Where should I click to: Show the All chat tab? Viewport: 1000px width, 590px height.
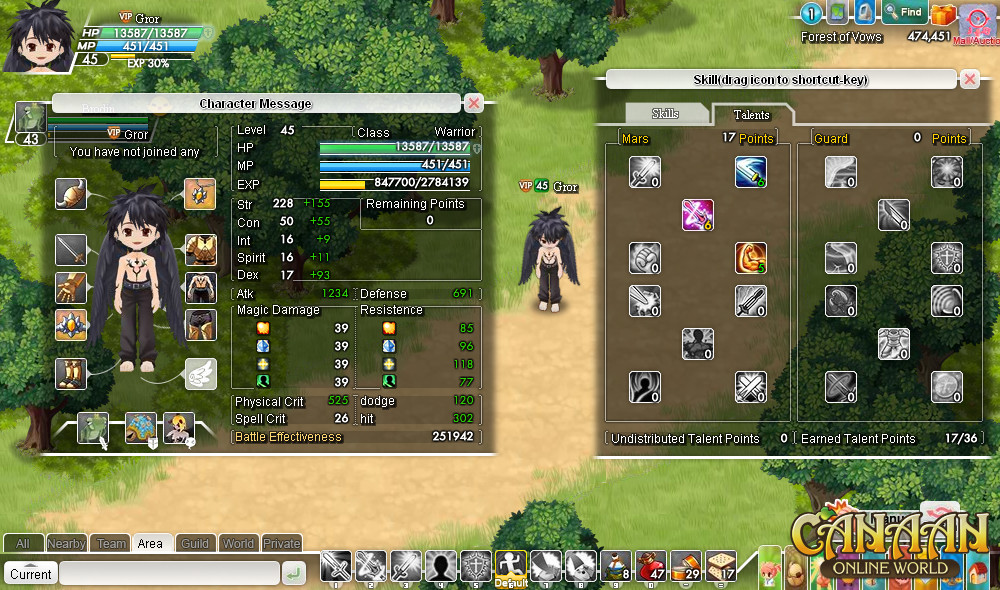tap(22, 544)
